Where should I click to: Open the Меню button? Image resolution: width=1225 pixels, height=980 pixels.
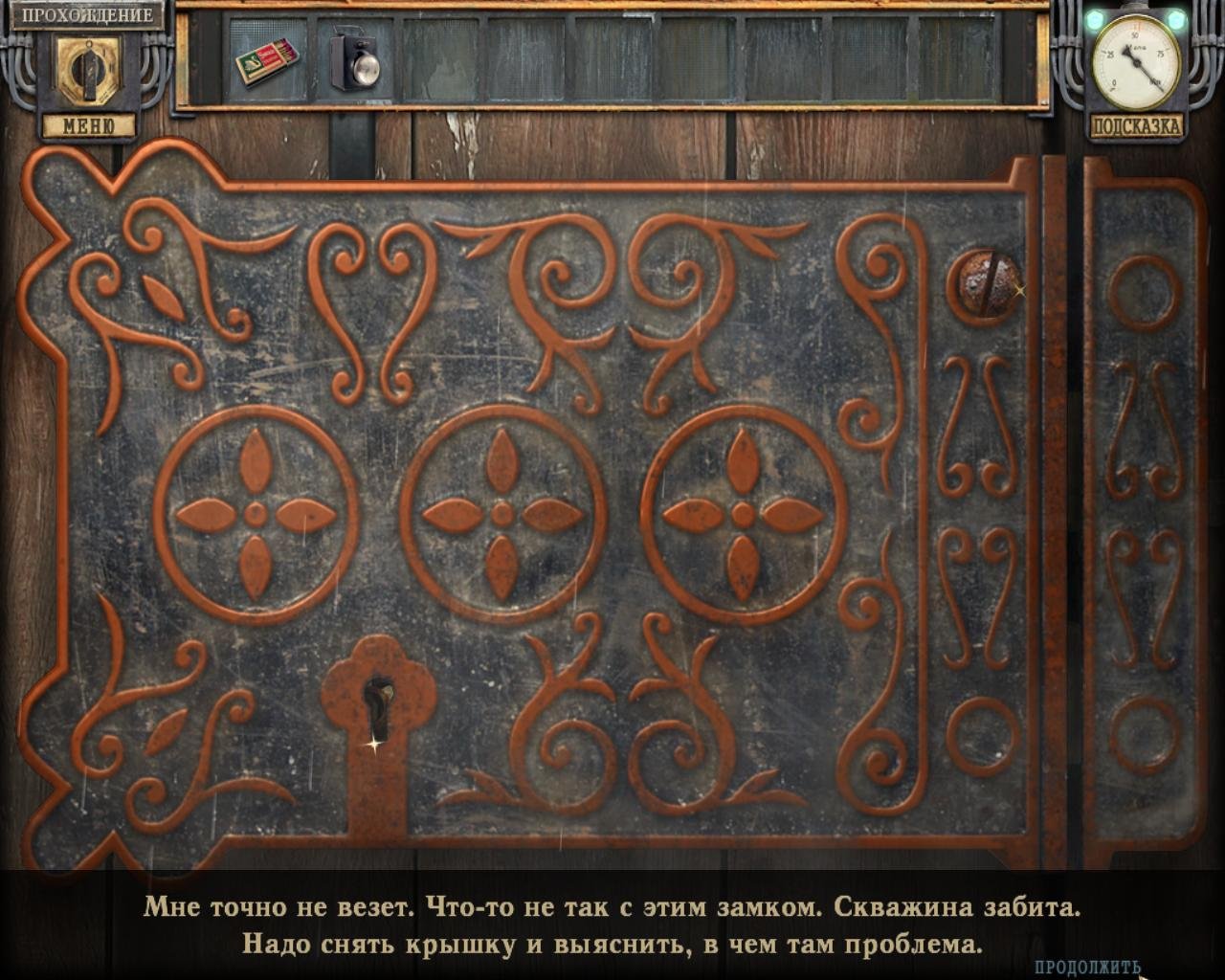pyautogui.click(x=88, y=126)
